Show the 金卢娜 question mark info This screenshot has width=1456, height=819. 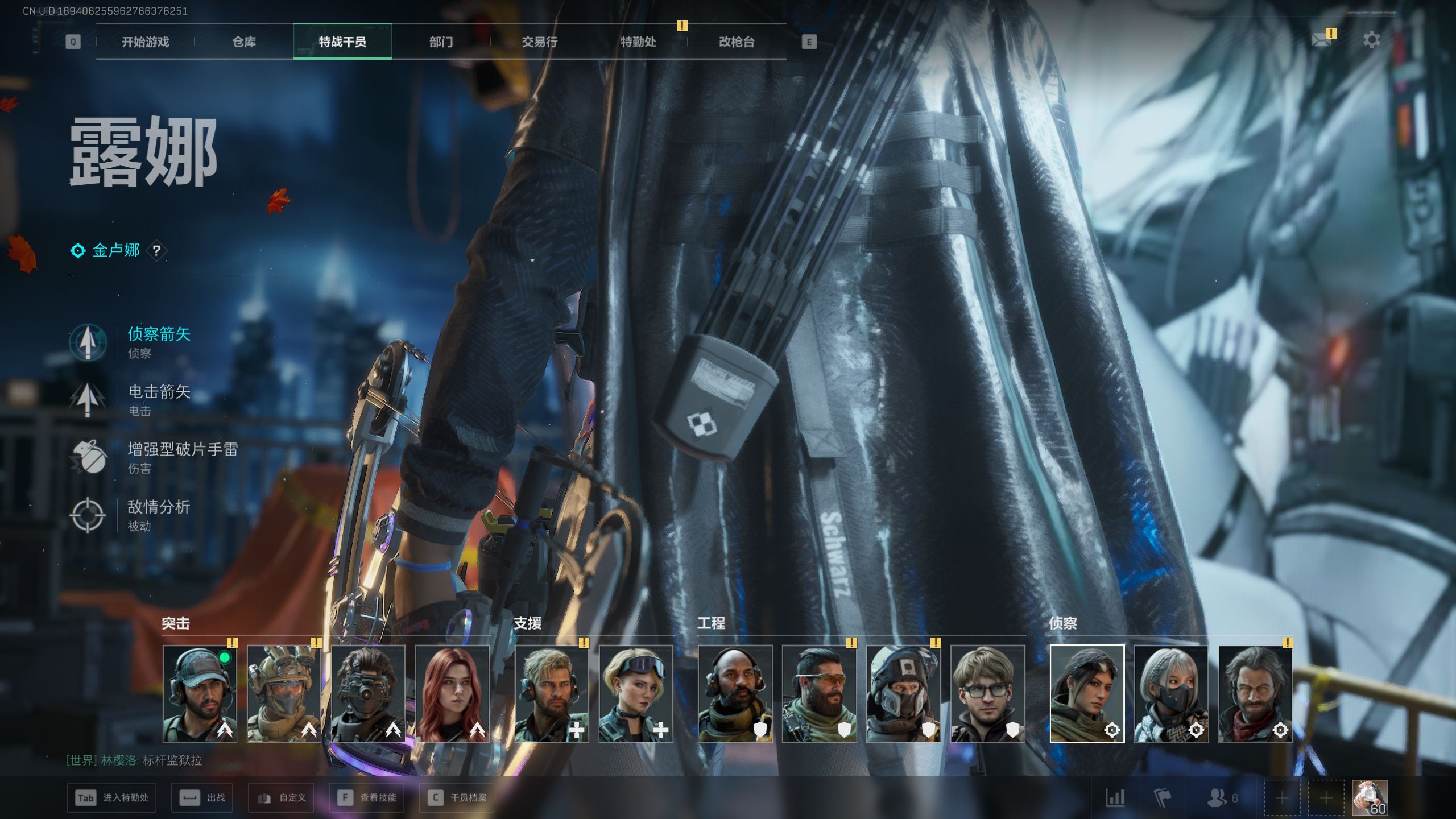point(156,250)
